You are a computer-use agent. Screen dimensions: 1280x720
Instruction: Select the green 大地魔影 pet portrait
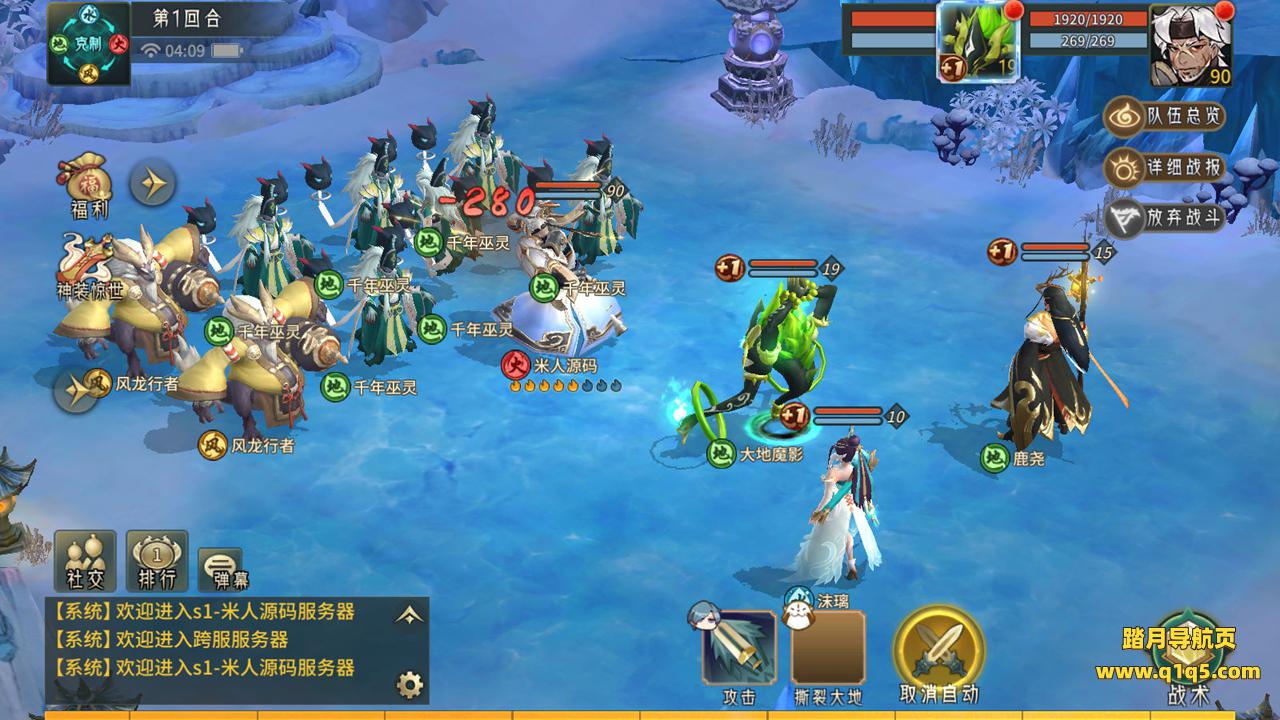pyautogui.click(x=977, y=42)
